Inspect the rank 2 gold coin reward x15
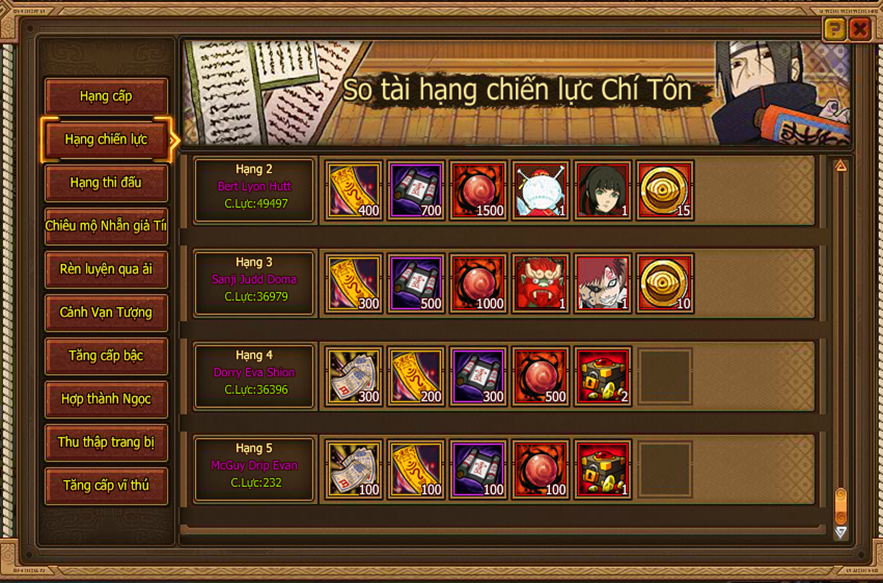The height and width of the screenshot is (583, 883). click(x=665, y=190)
